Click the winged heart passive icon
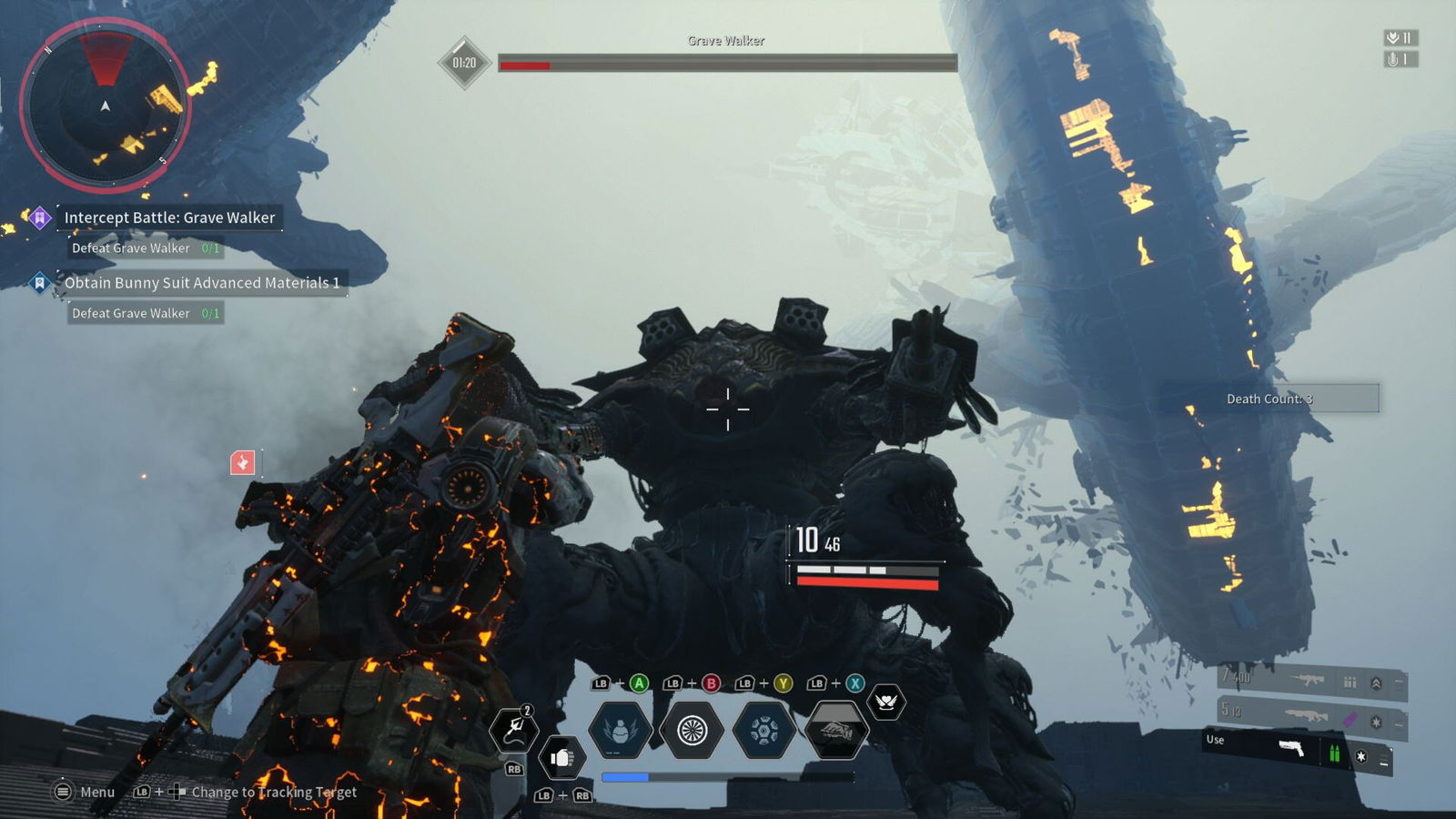 point(885,702)
